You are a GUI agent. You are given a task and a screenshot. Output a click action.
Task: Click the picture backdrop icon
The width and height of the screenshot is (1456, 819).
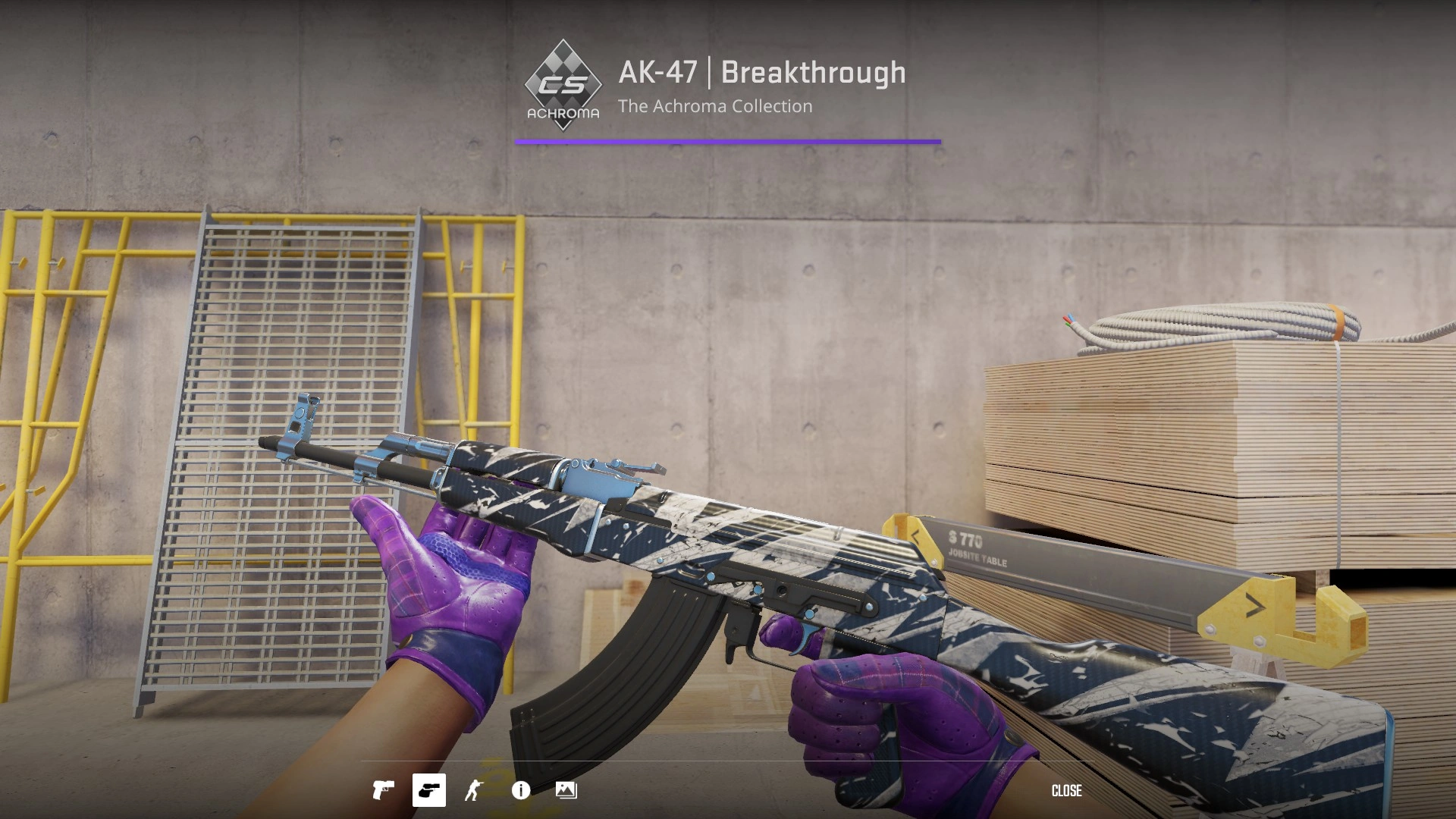pos(566,790)
